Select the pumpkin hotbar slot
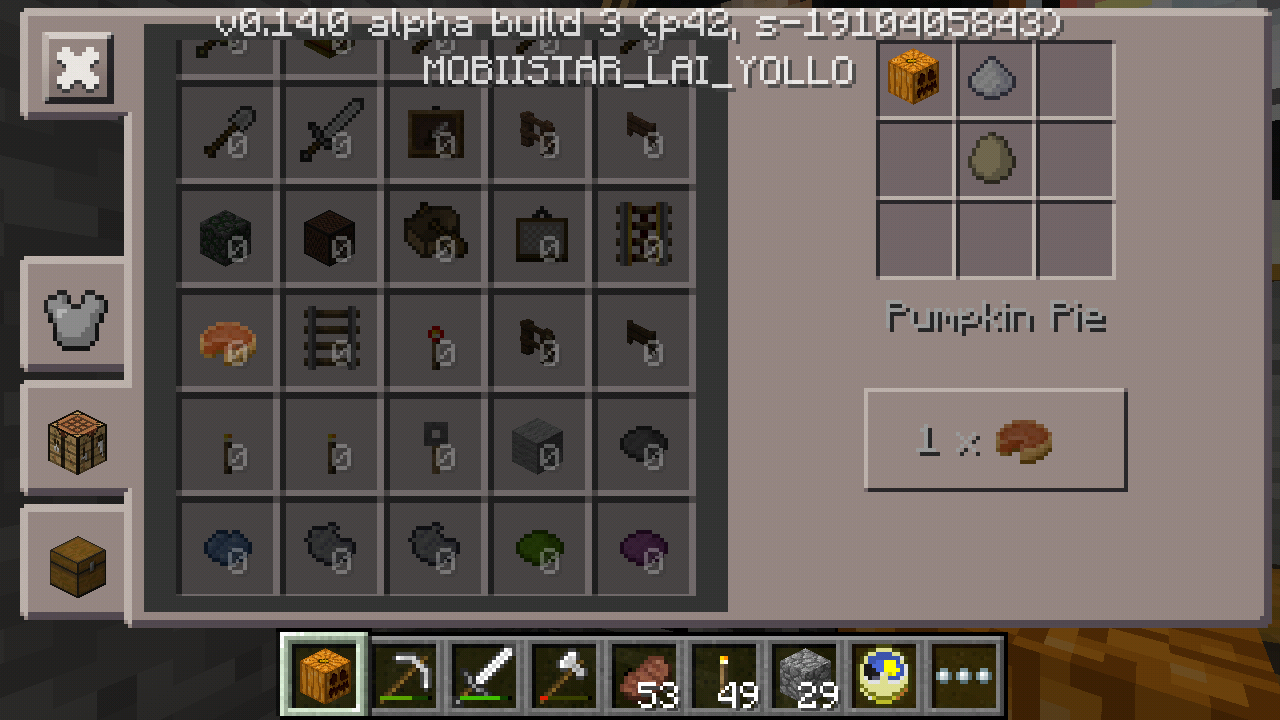 click(325, 674)
